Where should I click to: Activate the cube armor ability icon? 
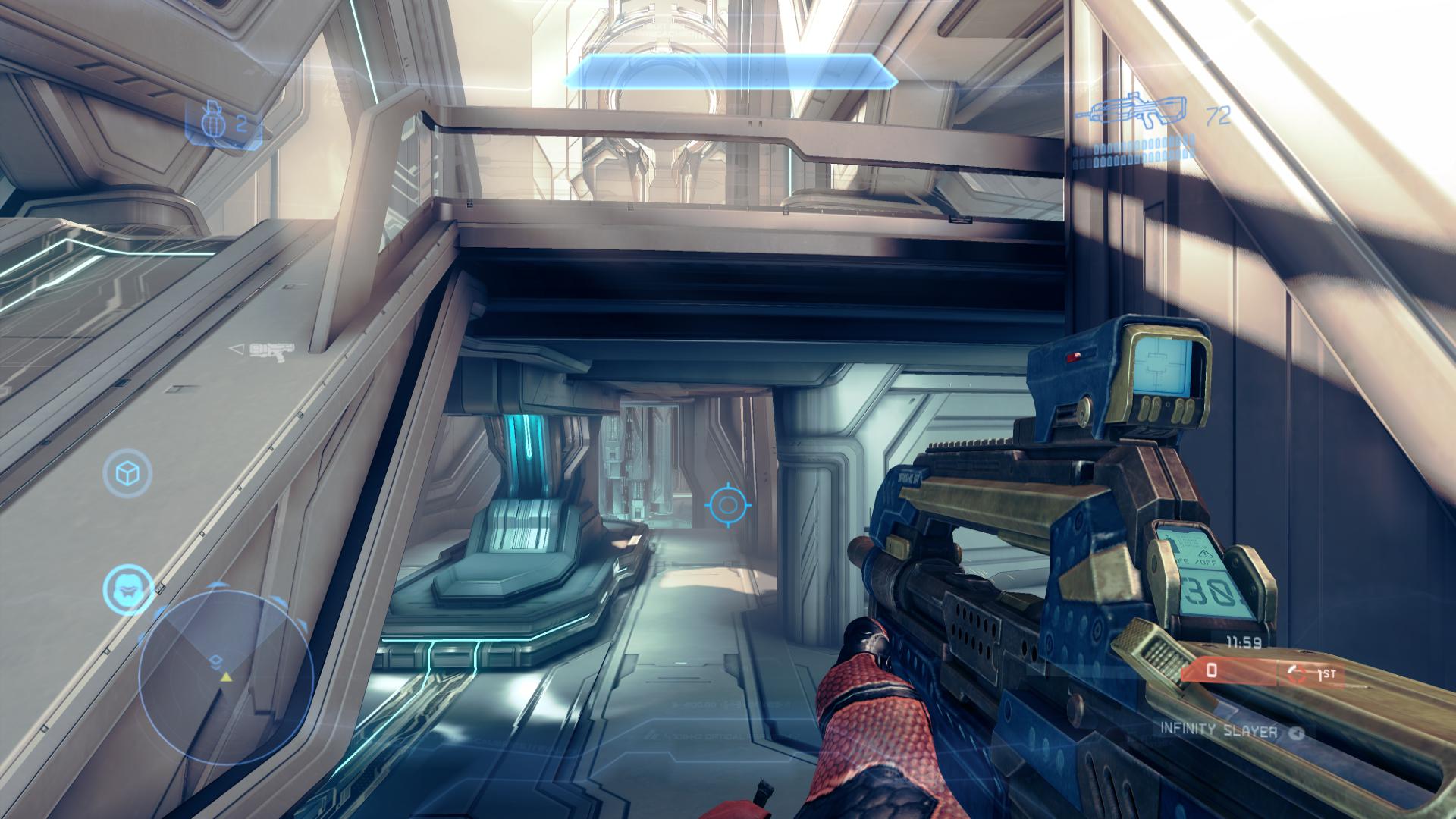127,472
